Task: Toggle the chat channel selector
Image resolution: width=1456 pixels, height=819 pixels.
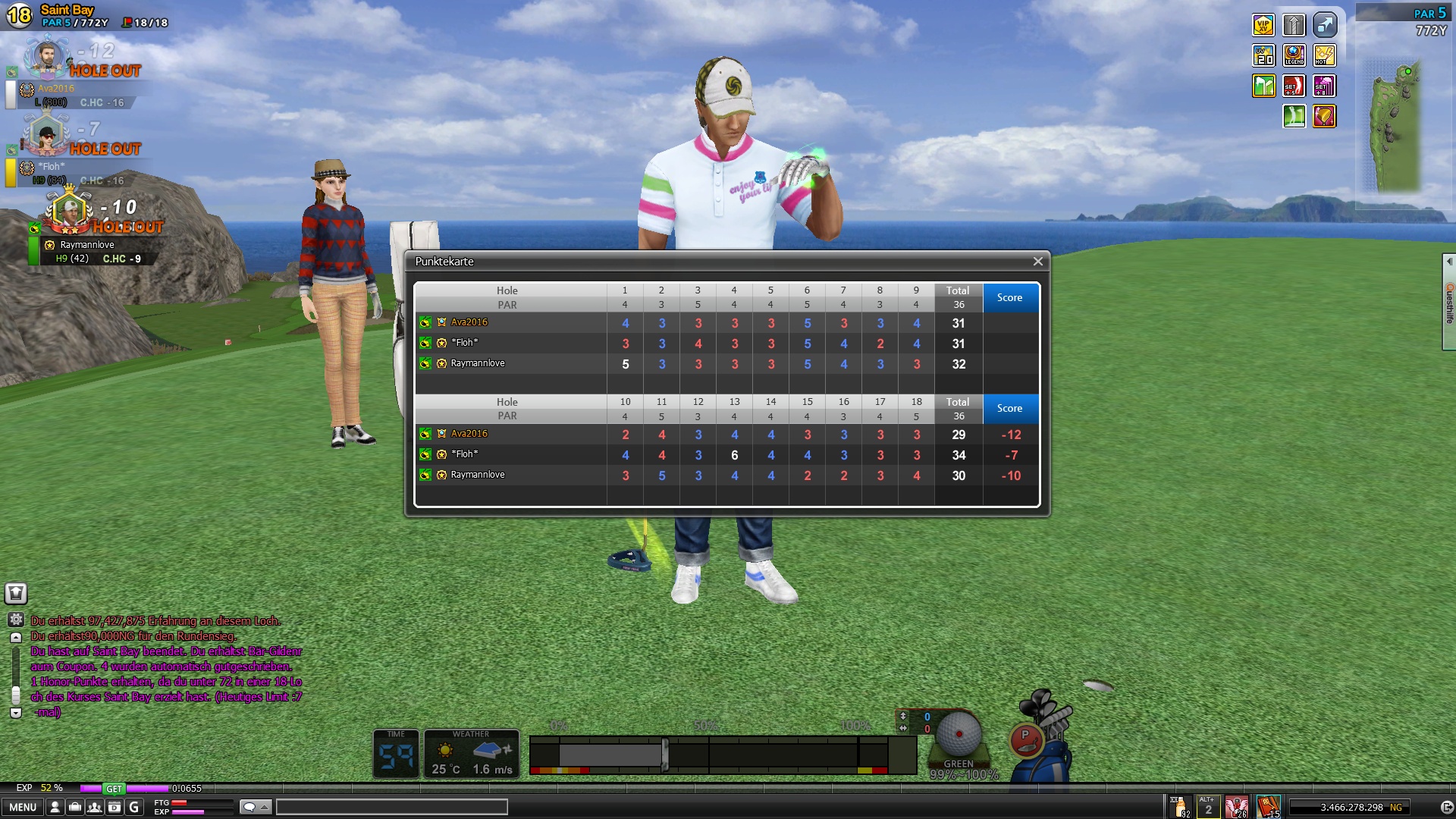Action: (255, 807)
